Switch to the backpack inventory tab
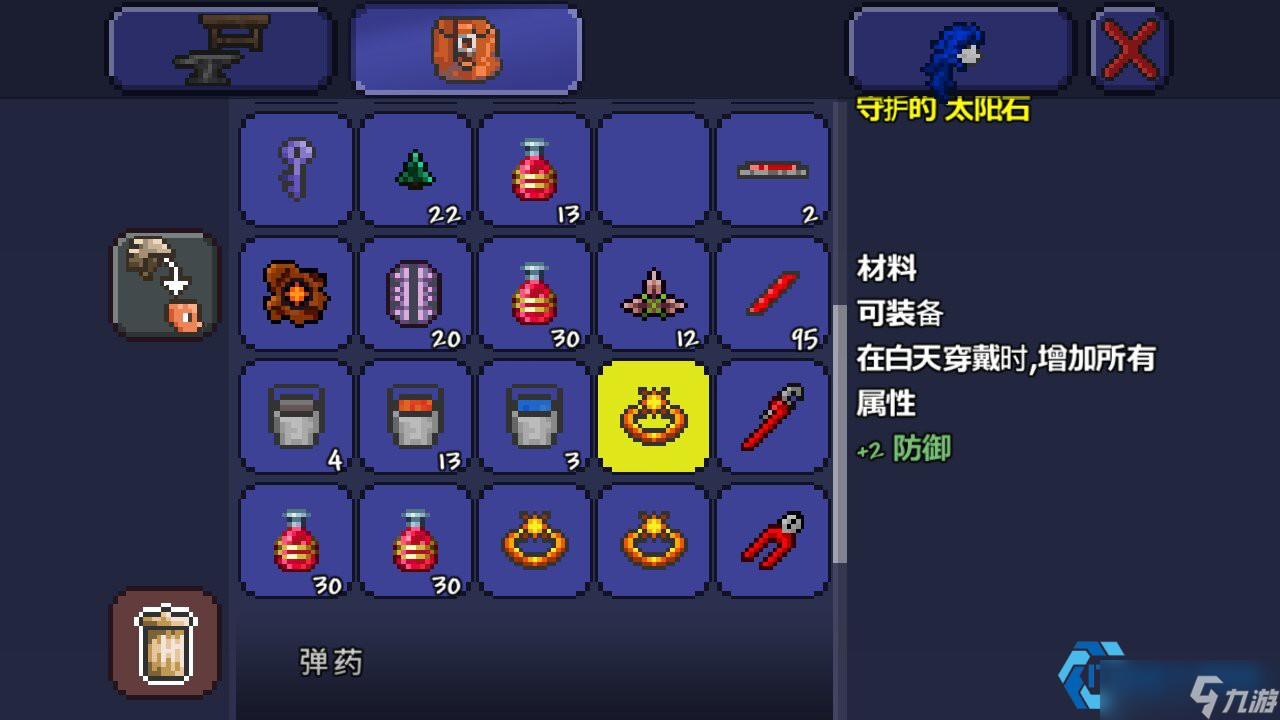Image resolution: width=1280 pixels, height=720 pixels. pos(465,47)
